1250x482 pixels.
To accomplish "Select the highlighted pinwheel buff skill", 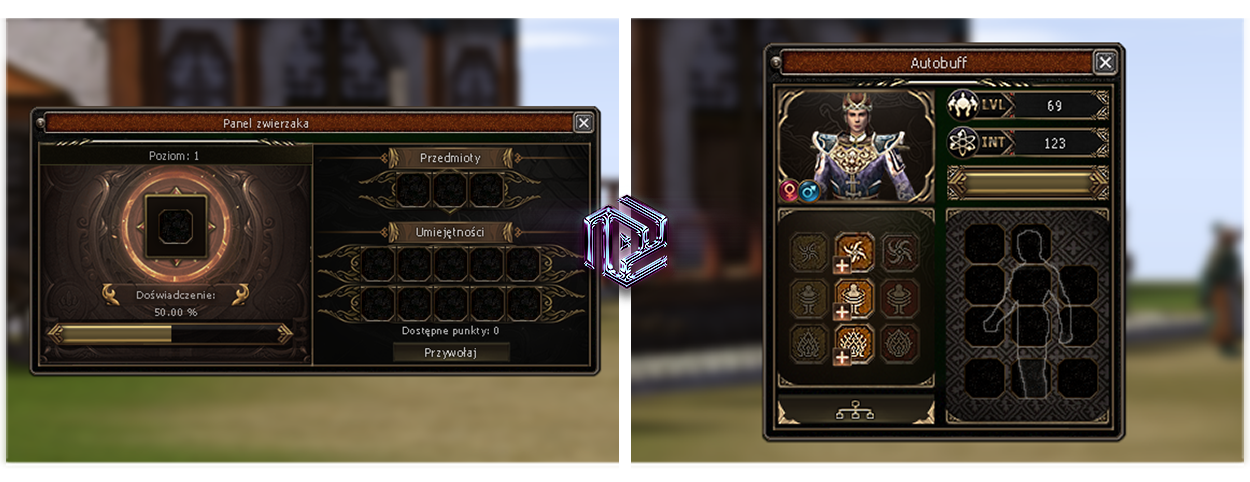I will click(854, 250).
